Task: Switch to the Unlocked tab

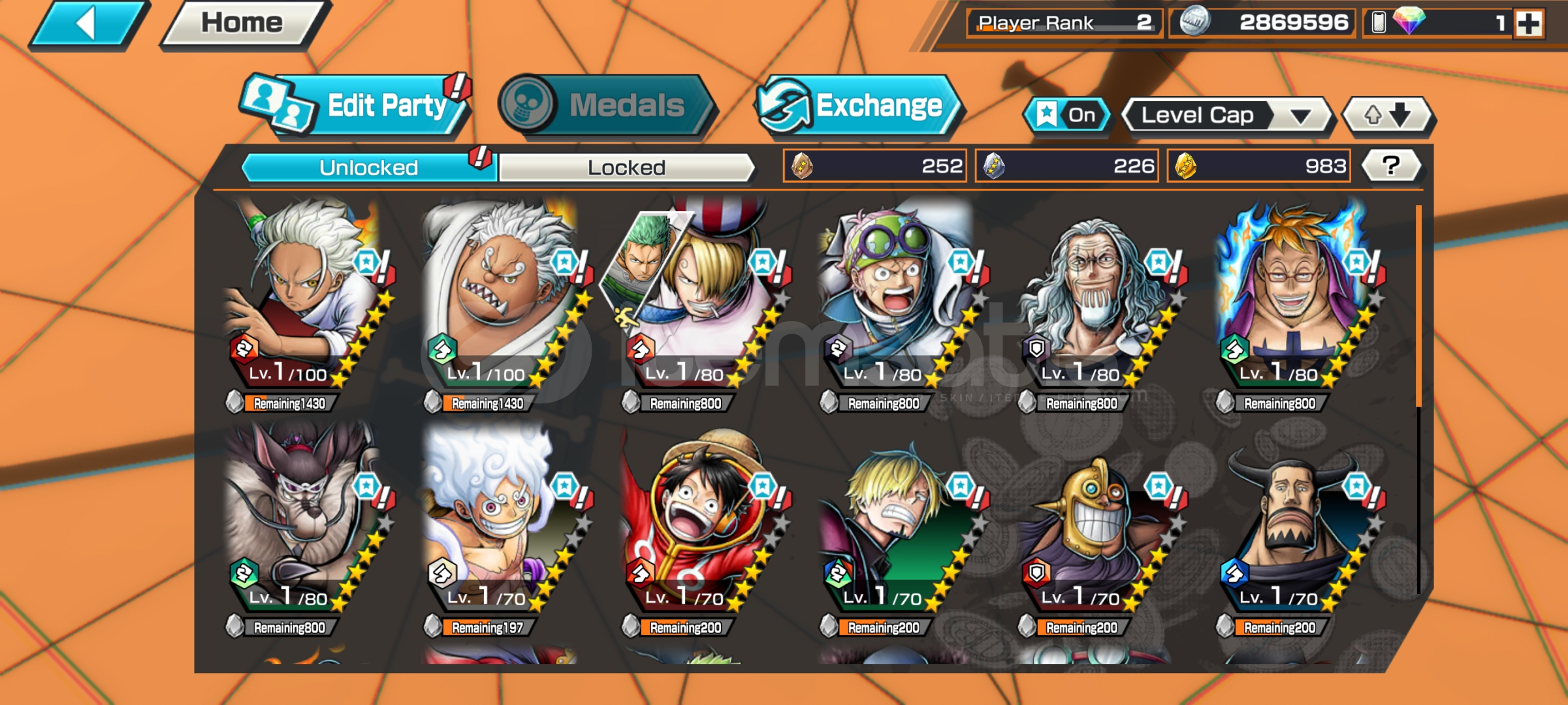Action: pos(368,168)
